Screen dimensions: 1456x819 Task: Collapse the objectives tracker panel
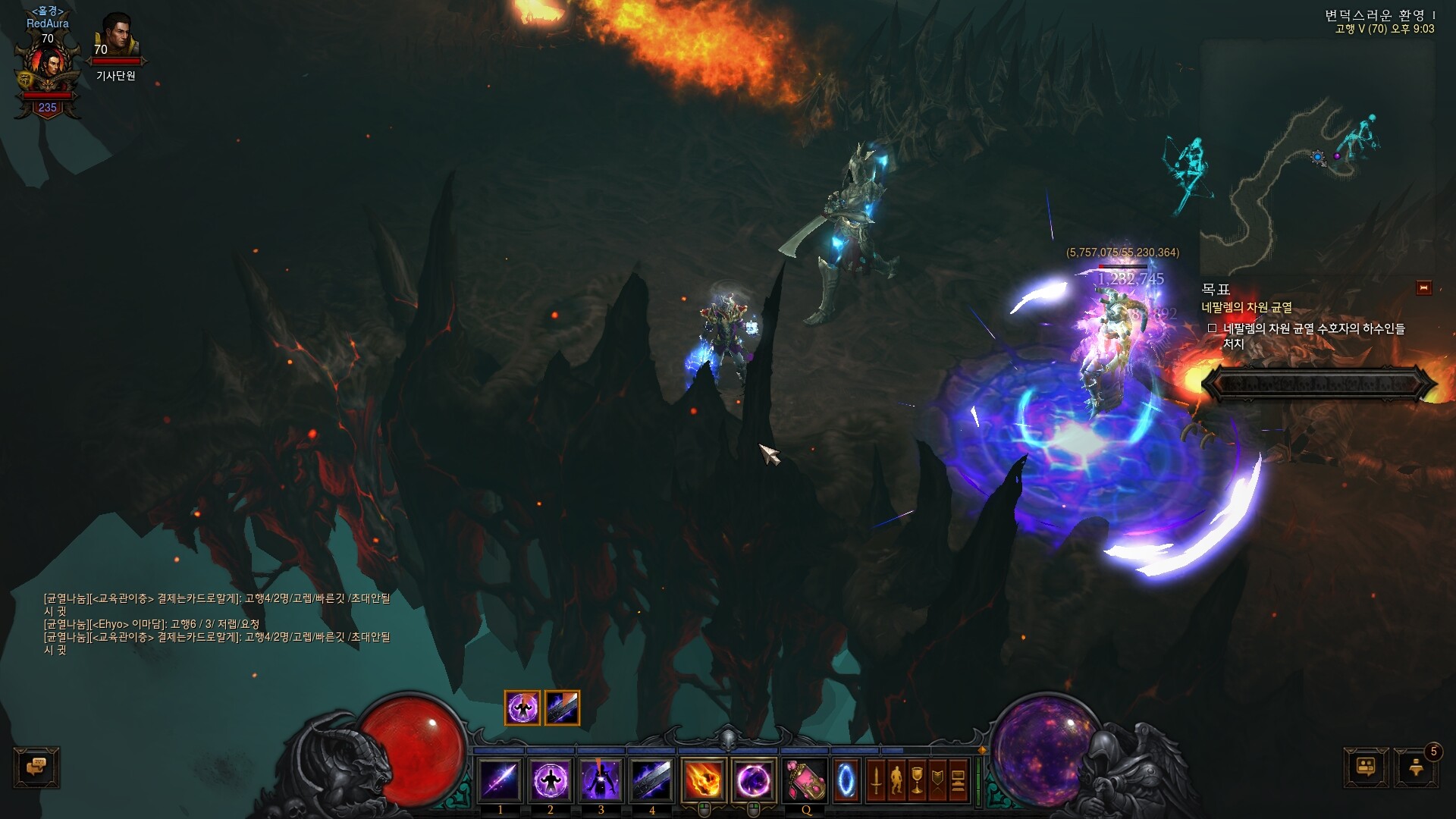1423,288
